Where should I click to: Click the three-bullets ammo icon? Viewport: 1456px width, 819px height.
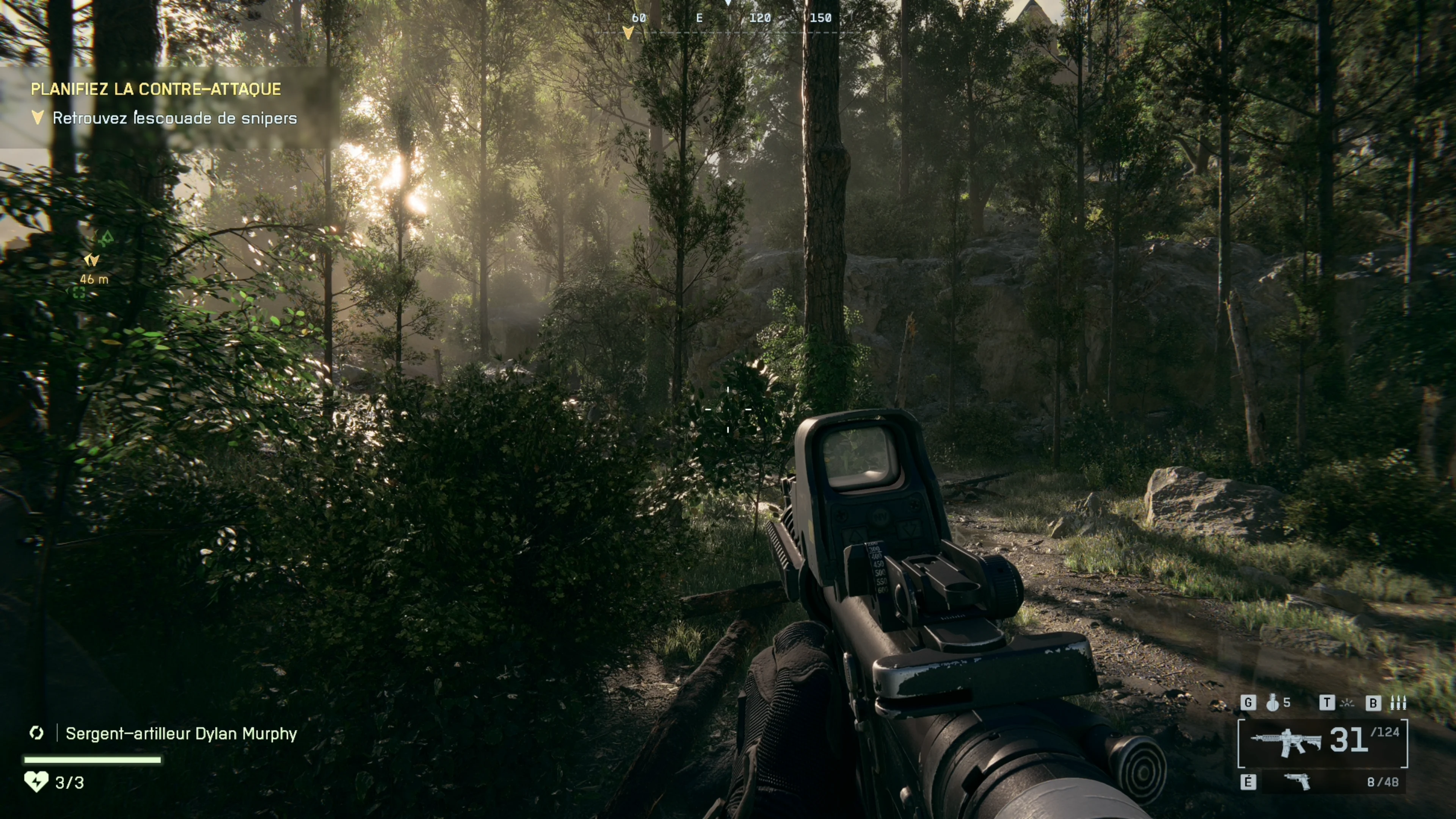1398,703
